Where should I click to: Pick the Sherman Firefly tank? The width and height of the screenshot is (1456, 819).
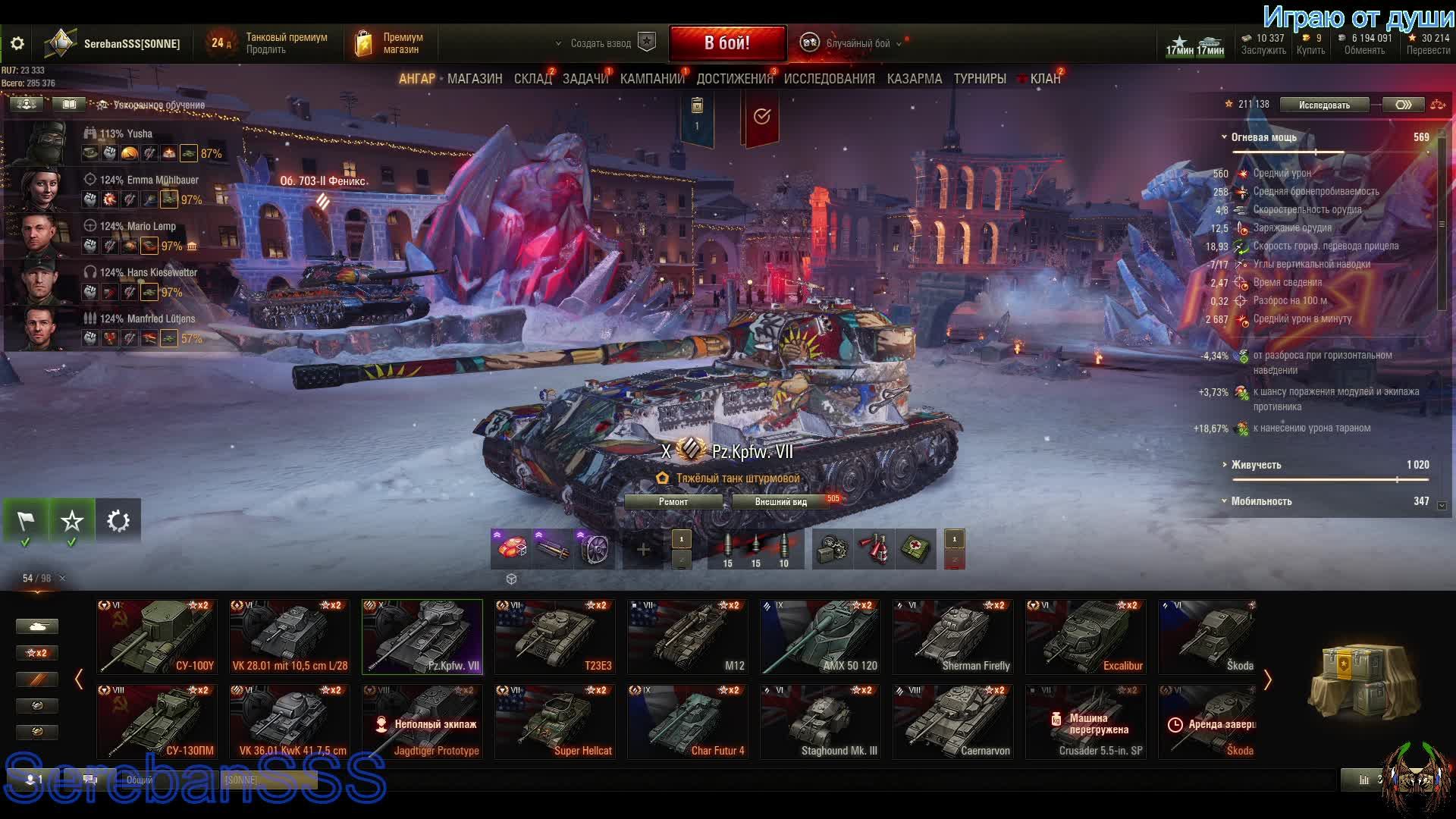(x=953, y=637)
